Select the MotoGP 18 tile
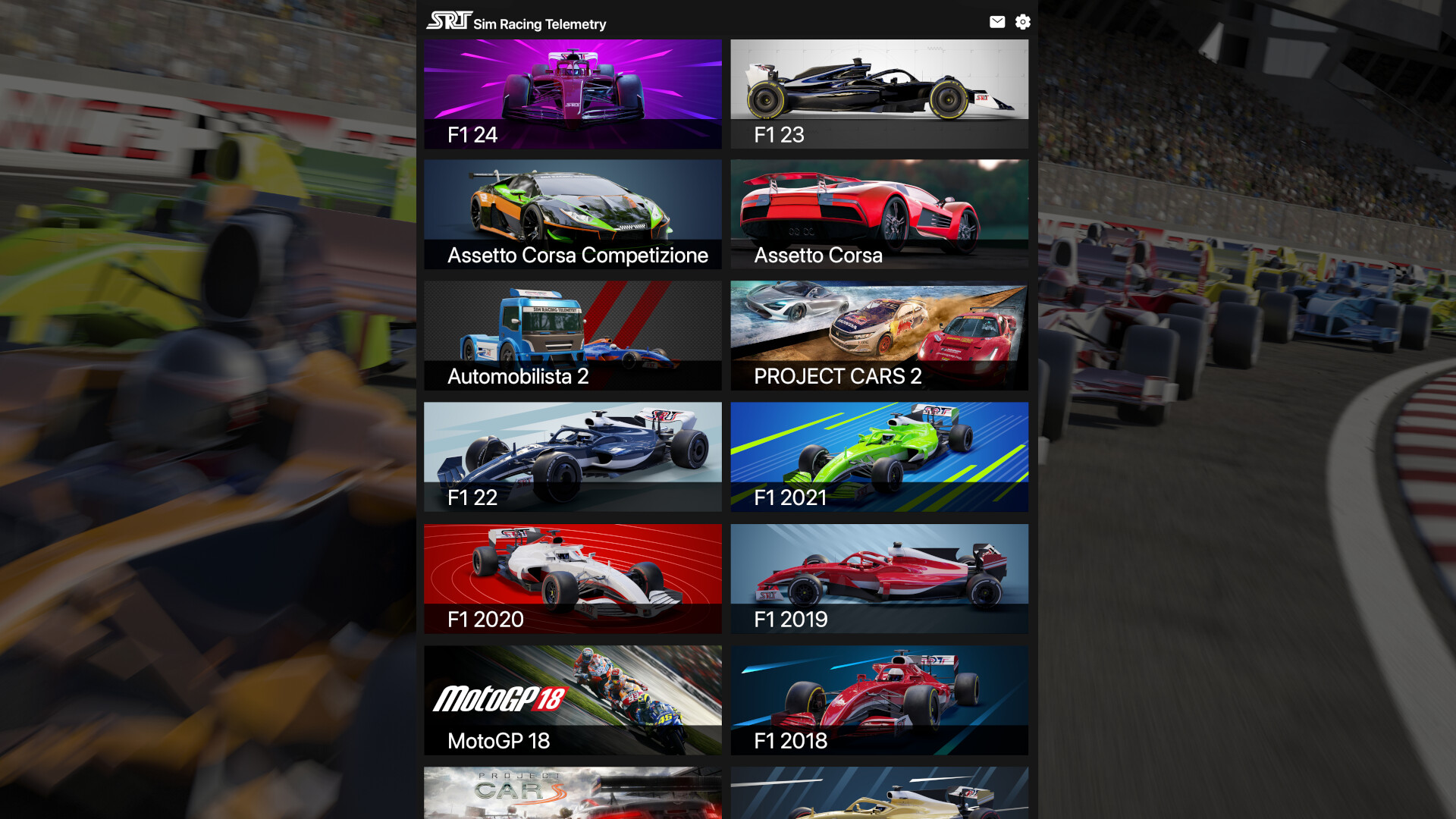The height and width of the screenshot is (819, 1456). (x=573, y=699)
